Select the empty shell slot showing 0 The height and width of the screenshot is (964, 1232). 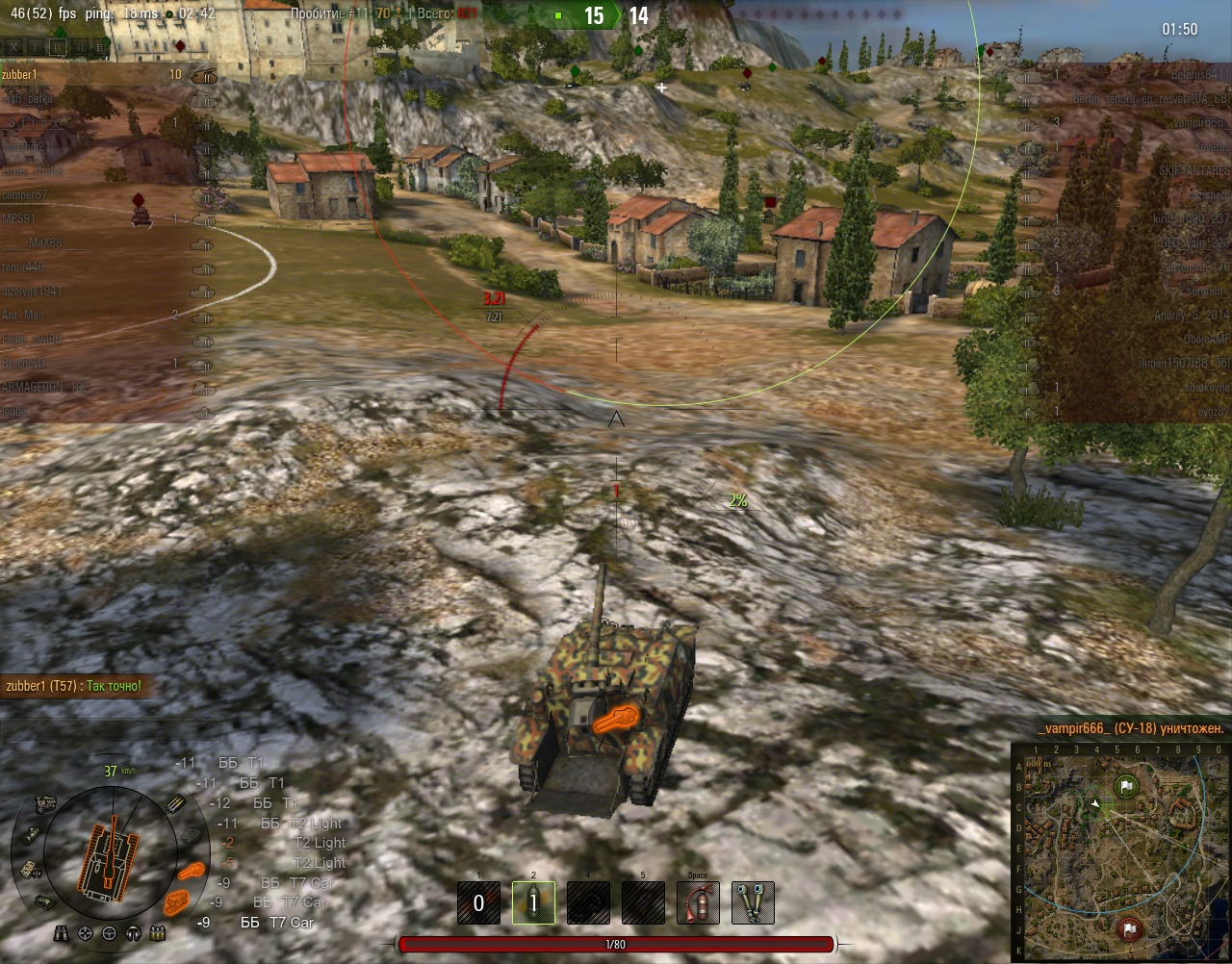(x=478, y=903)
